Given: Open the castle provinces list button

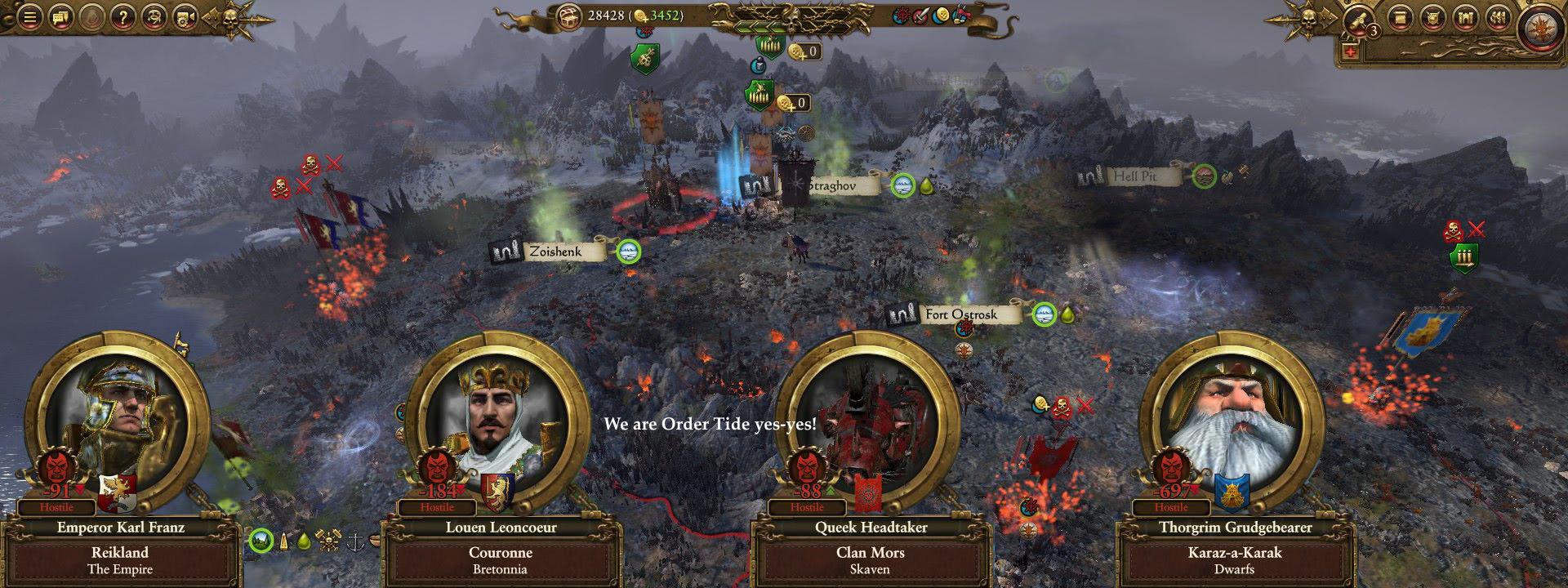Looking at the screenshot, I should point(1466,17).
